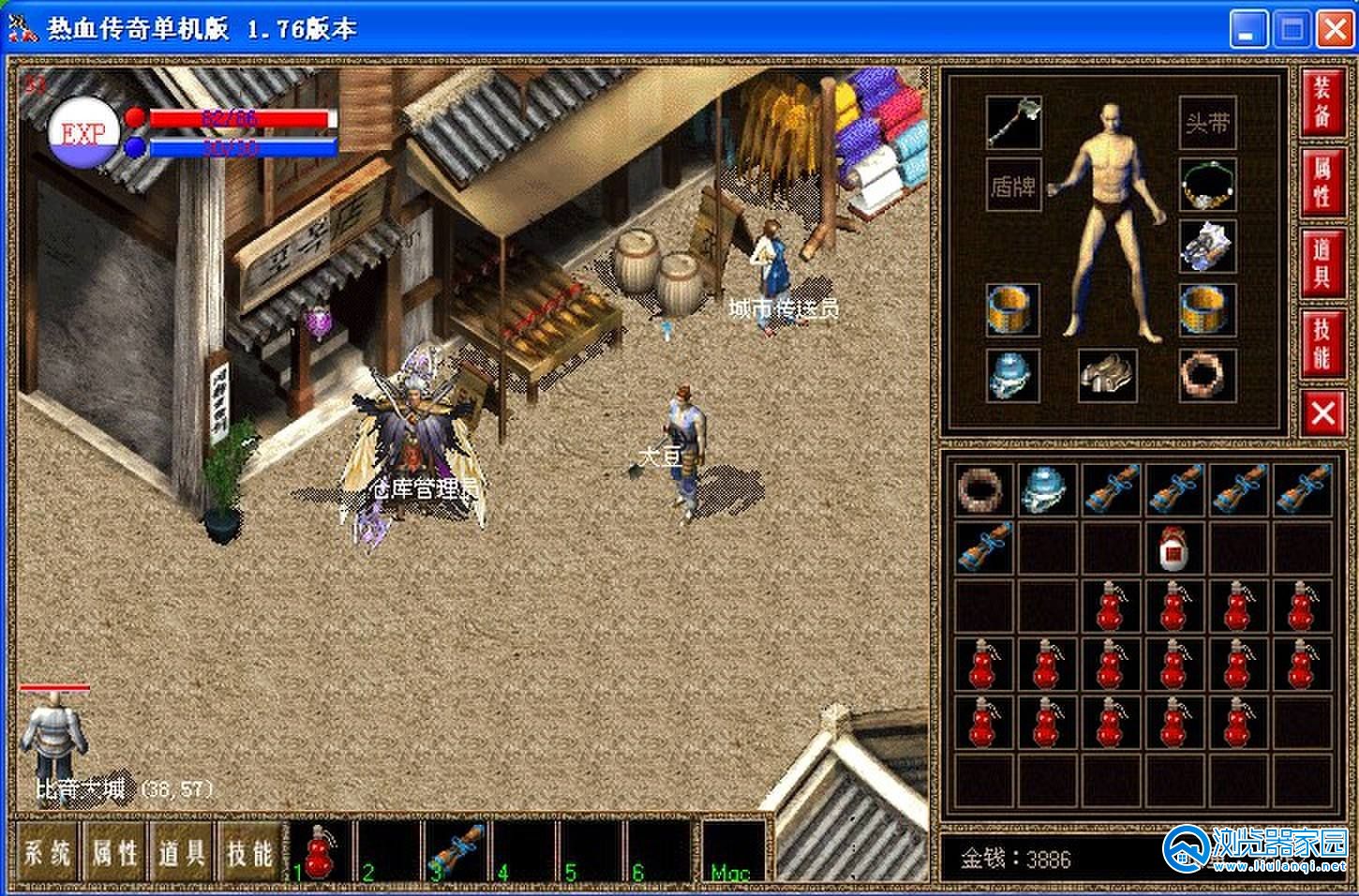
Task: Switch to the red 装备 equipment tab
Action: [x=1322, y=102]
